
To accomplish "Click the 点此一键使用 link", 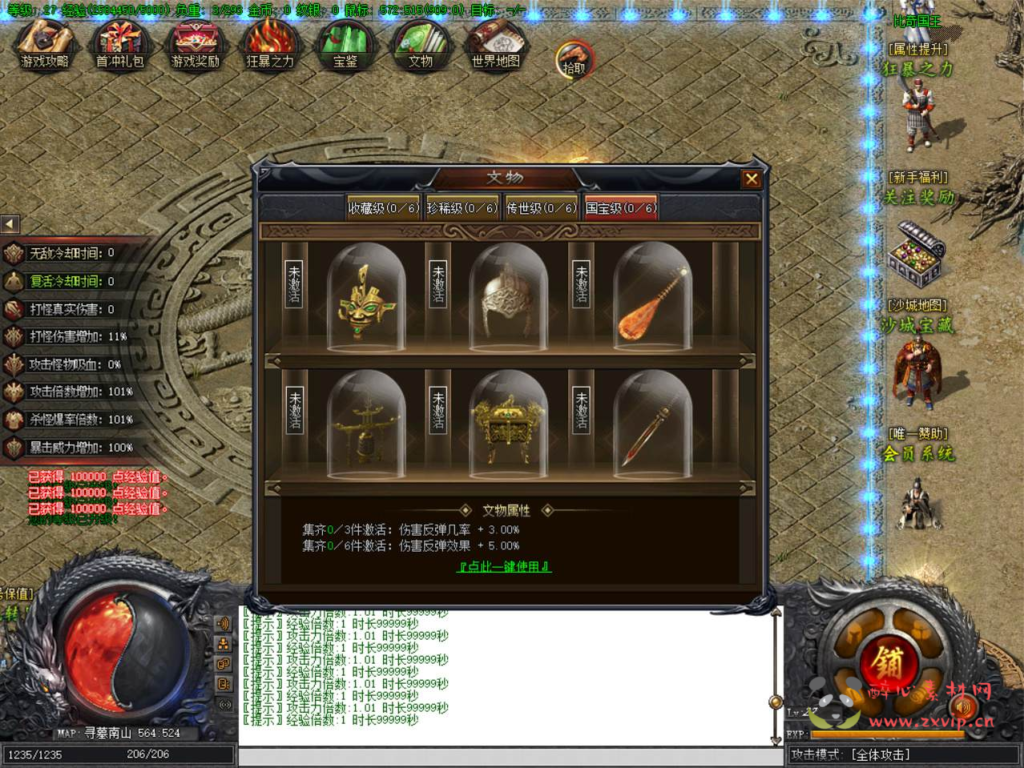I will (x=504, y=566).
